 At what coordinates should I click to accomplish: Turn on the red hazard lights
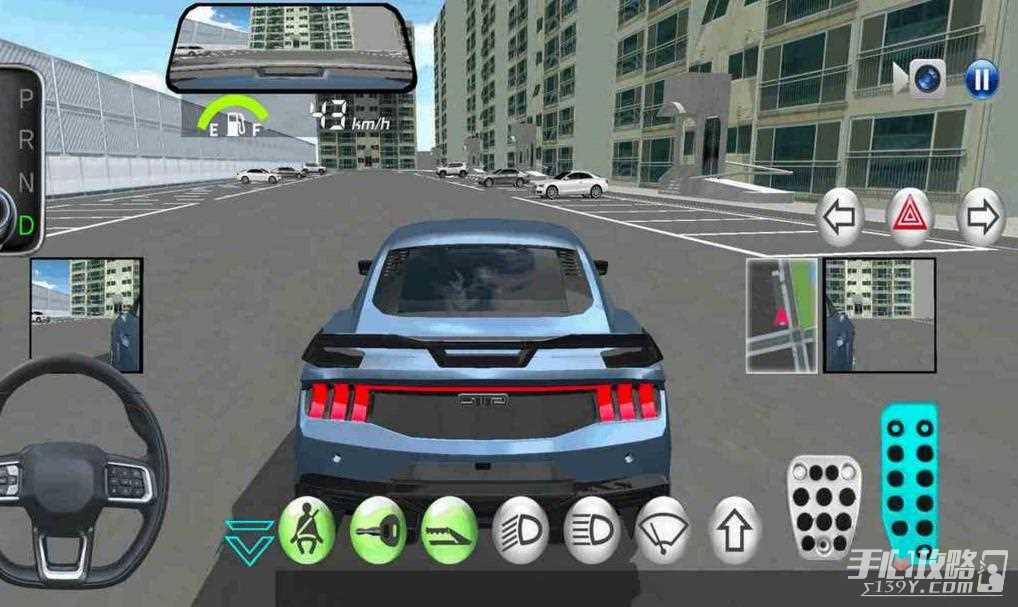(x=911, y=215)
